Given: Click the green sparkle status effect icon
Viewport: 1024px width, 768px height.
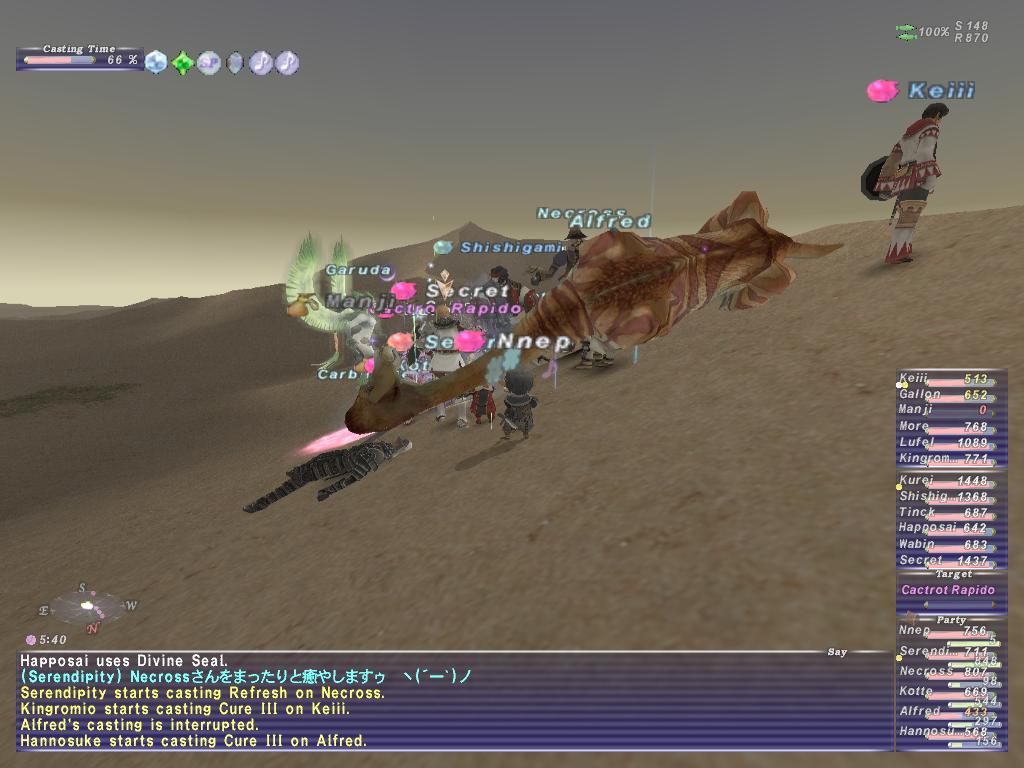Looking at the screenshot, I should click(182, 63).
